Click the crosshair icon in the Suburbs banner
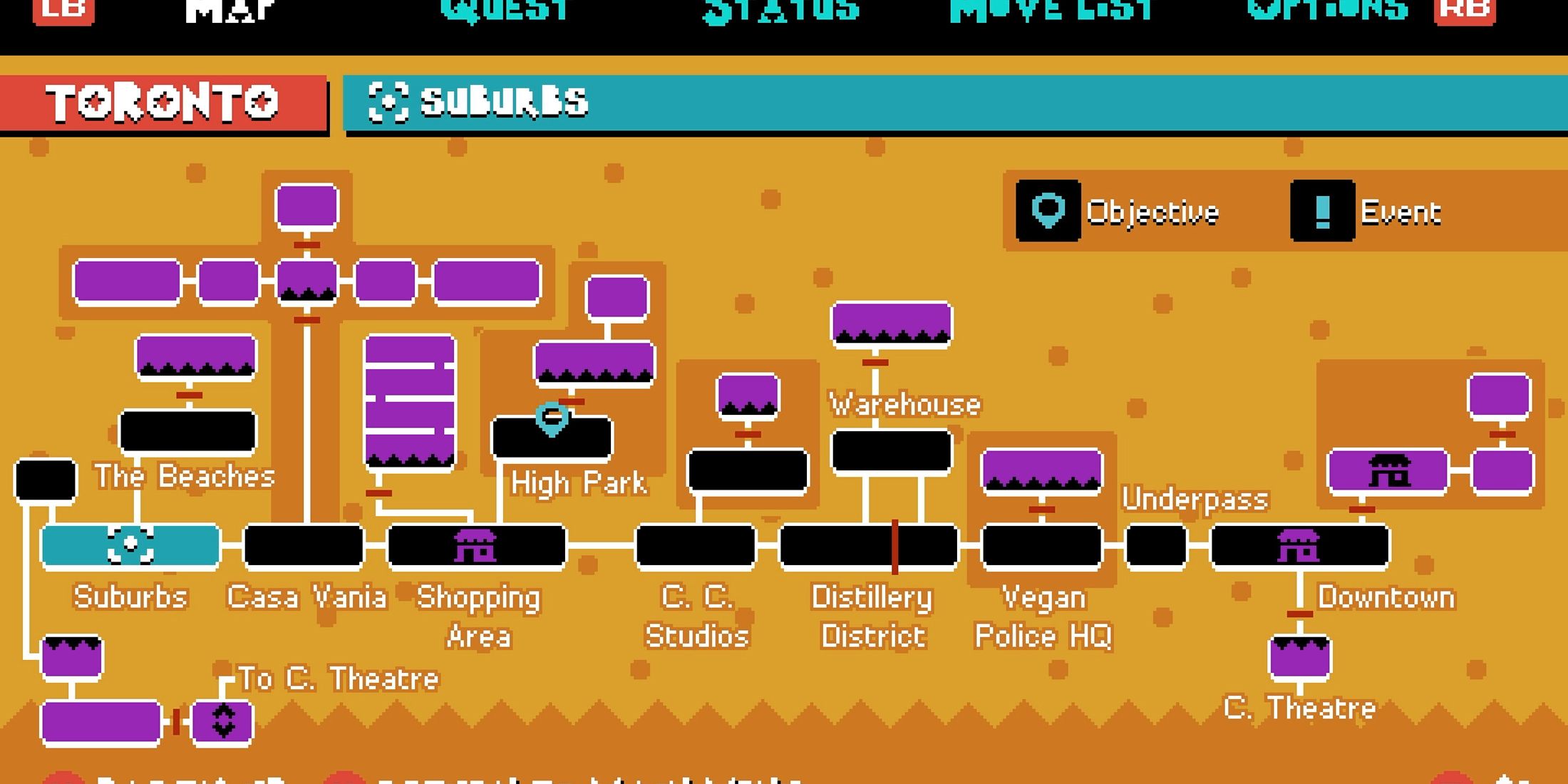 pos(387,102)
